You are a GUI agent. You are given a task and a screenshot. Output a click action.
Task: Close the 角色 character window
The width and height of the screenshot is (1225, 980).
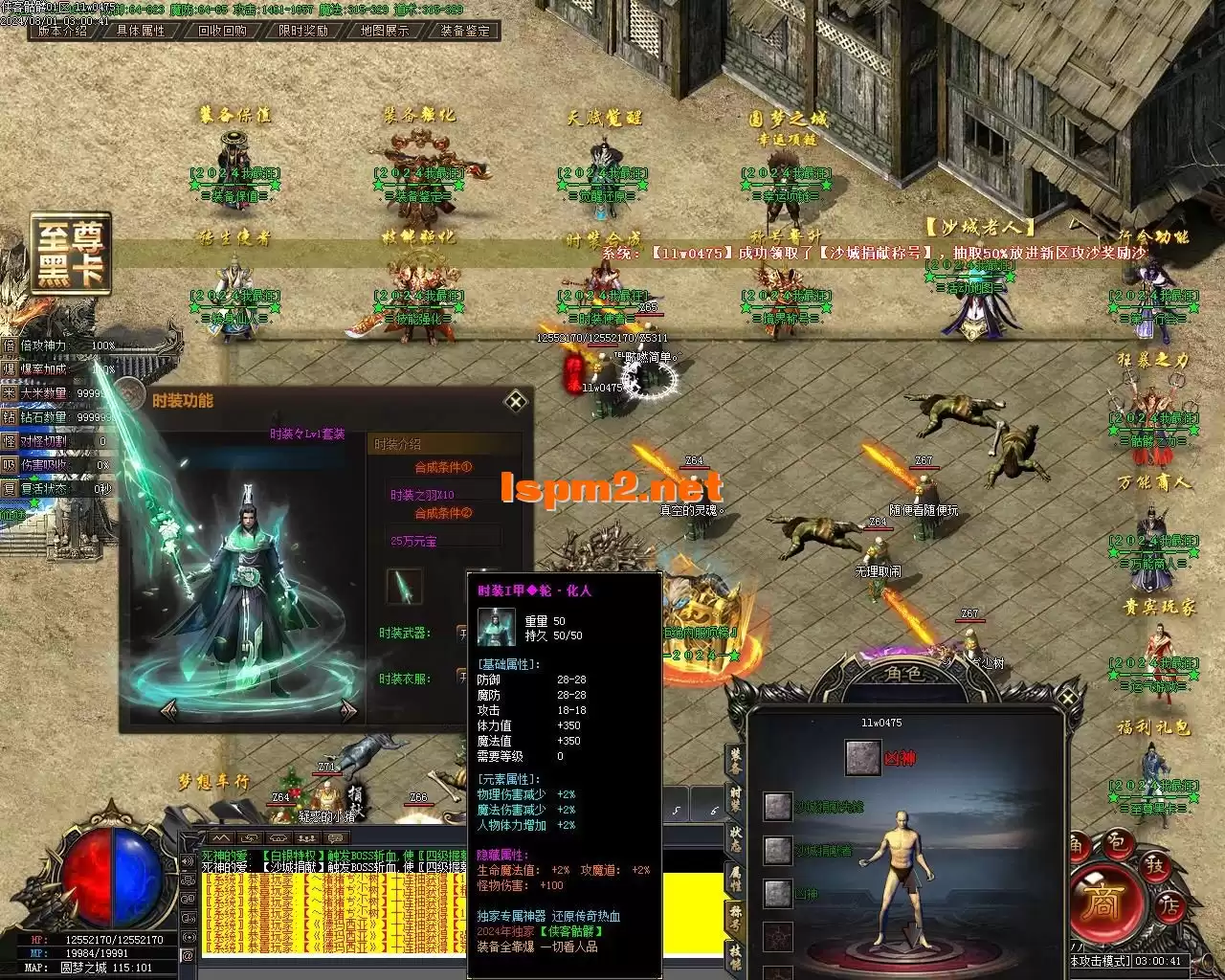pos(1069,698)
